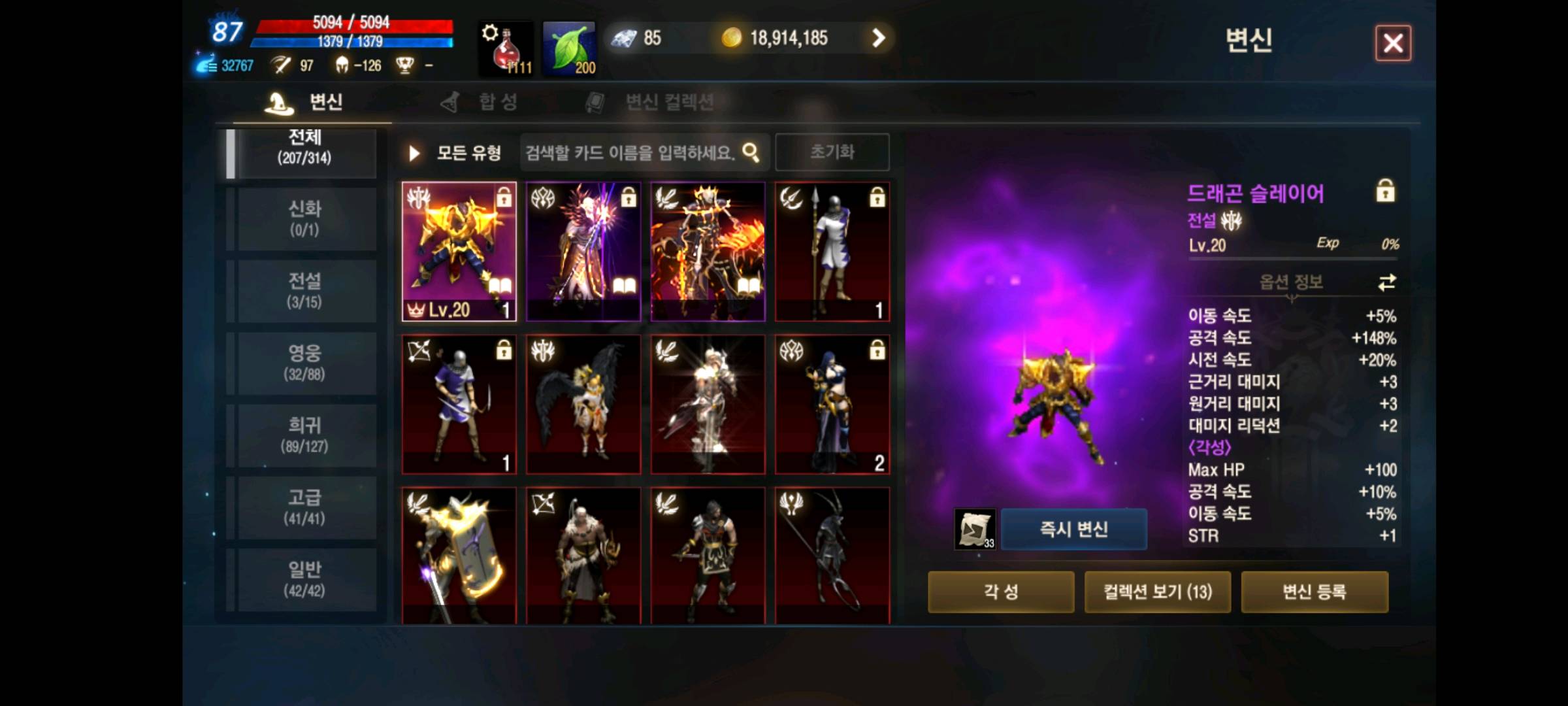The image size is (1568, 706).
Task: Click the diamond currency icon
Action: pyautogui.click(x=623, y=37)
